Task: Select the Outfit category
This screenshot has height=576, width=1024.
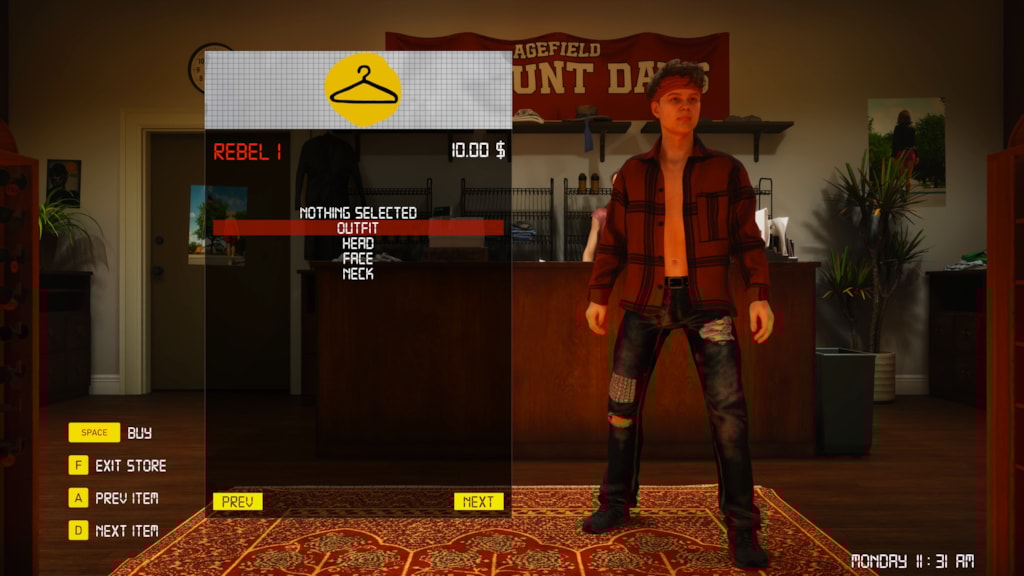Action: (x=358, y=228)
